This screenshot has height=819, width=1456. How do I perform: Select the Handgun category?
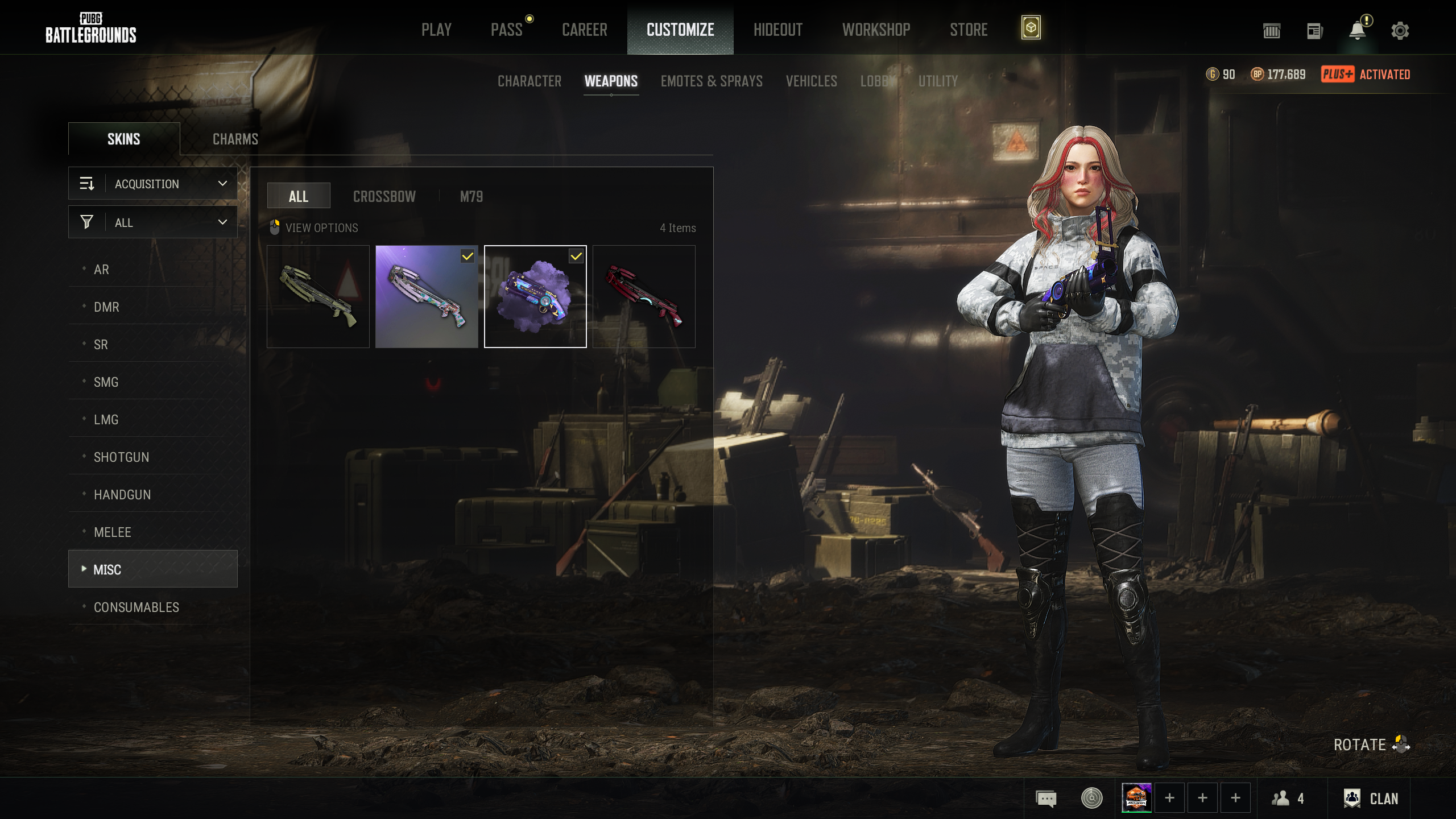coord(122,495)
